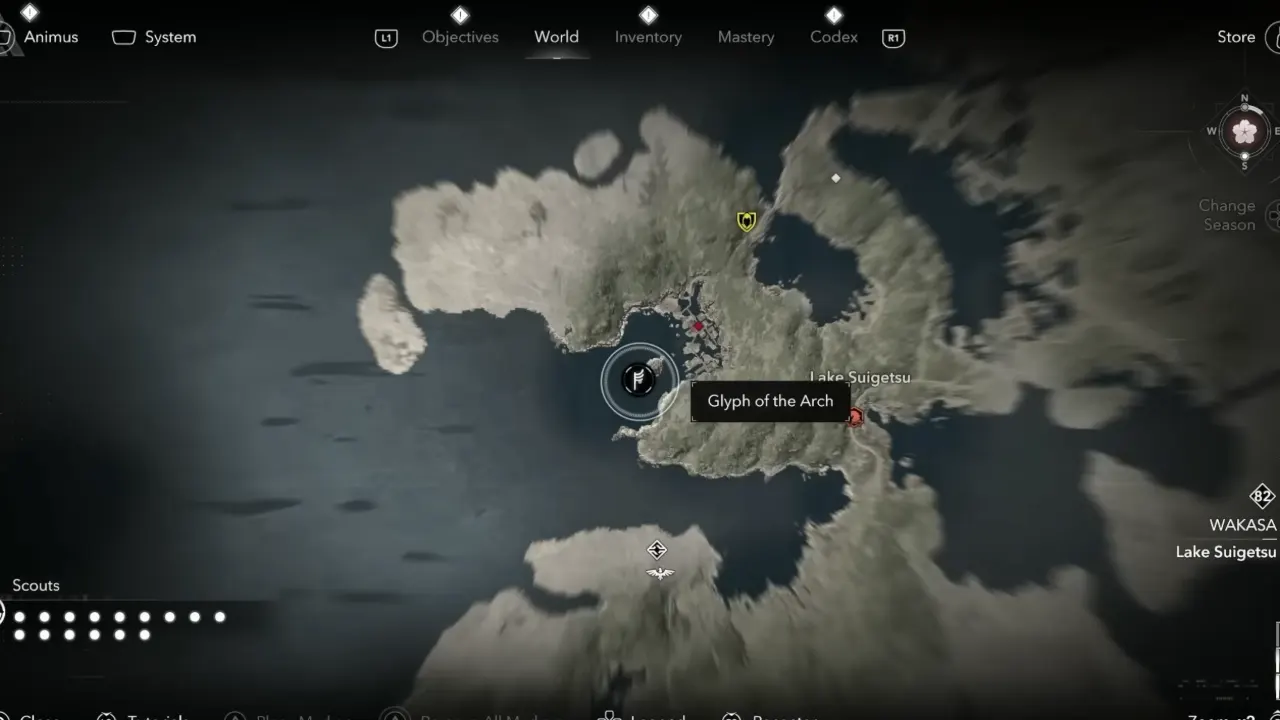1280x720 pixels.
Task: Click Change Season option
Action: point(1227,215)
